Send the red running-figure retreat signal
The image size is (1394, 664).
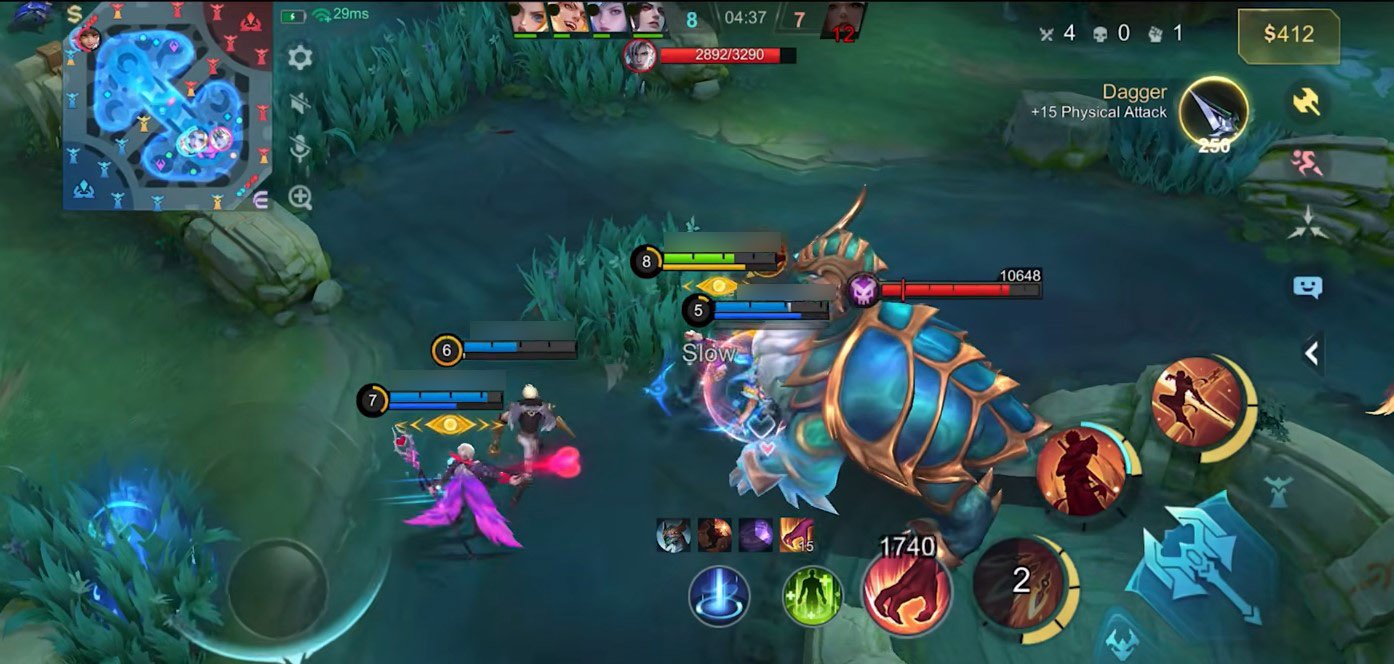point(1306,162)
